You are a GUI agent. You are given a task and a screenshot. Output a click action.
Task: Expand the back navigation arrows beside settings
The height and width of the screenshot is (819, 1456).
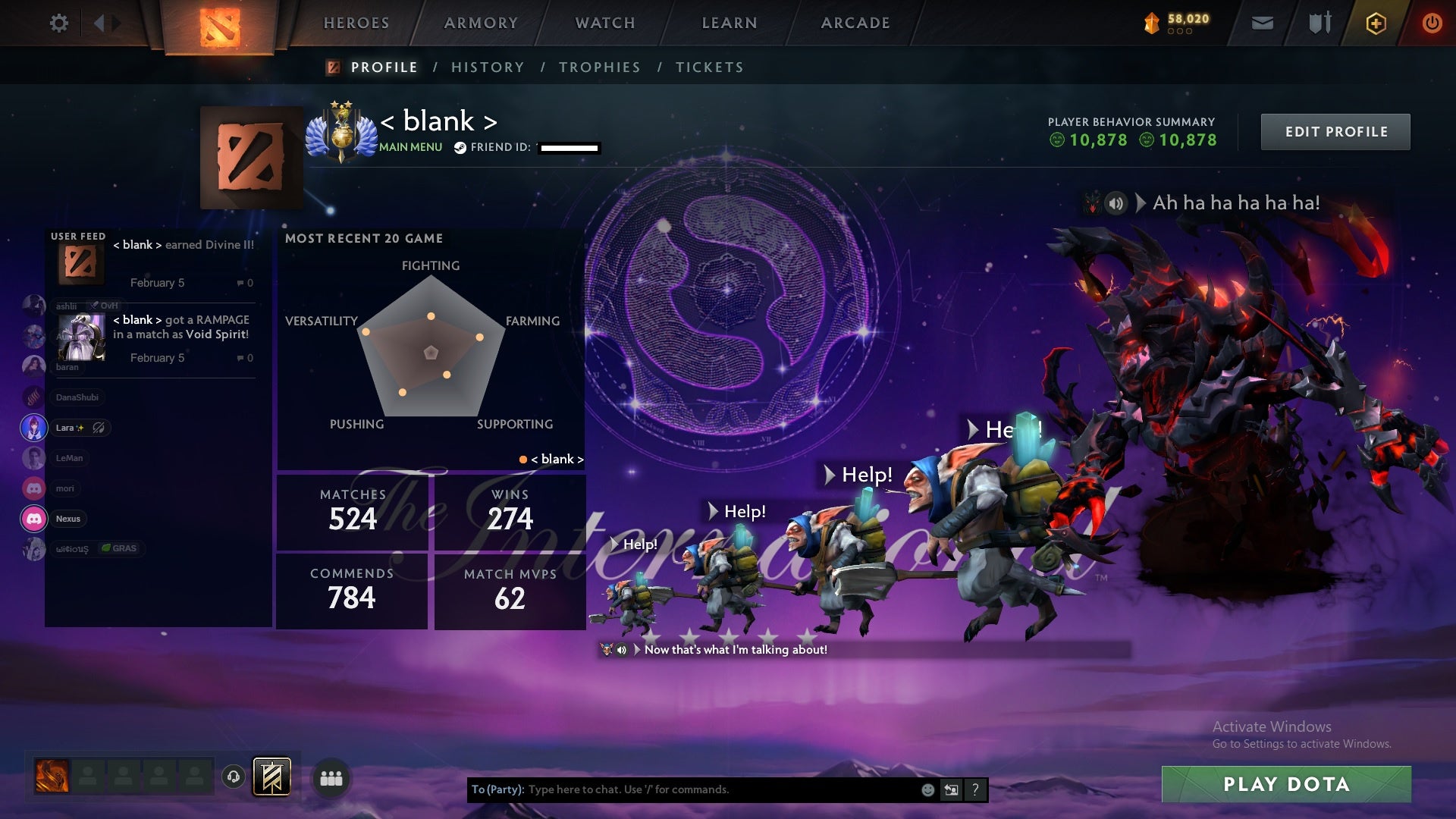click(101, 23)
